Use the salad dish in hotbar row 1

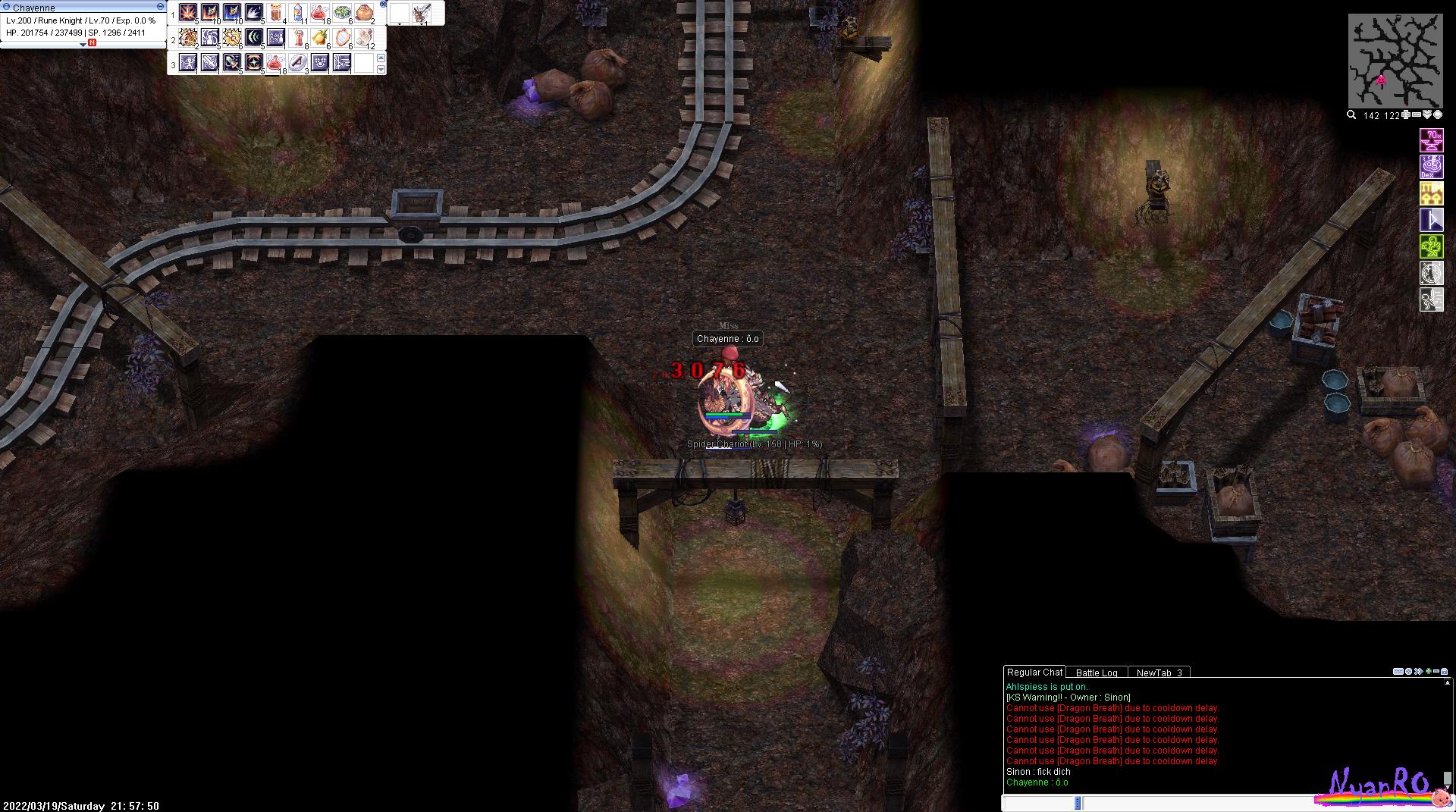coord(342,13)
